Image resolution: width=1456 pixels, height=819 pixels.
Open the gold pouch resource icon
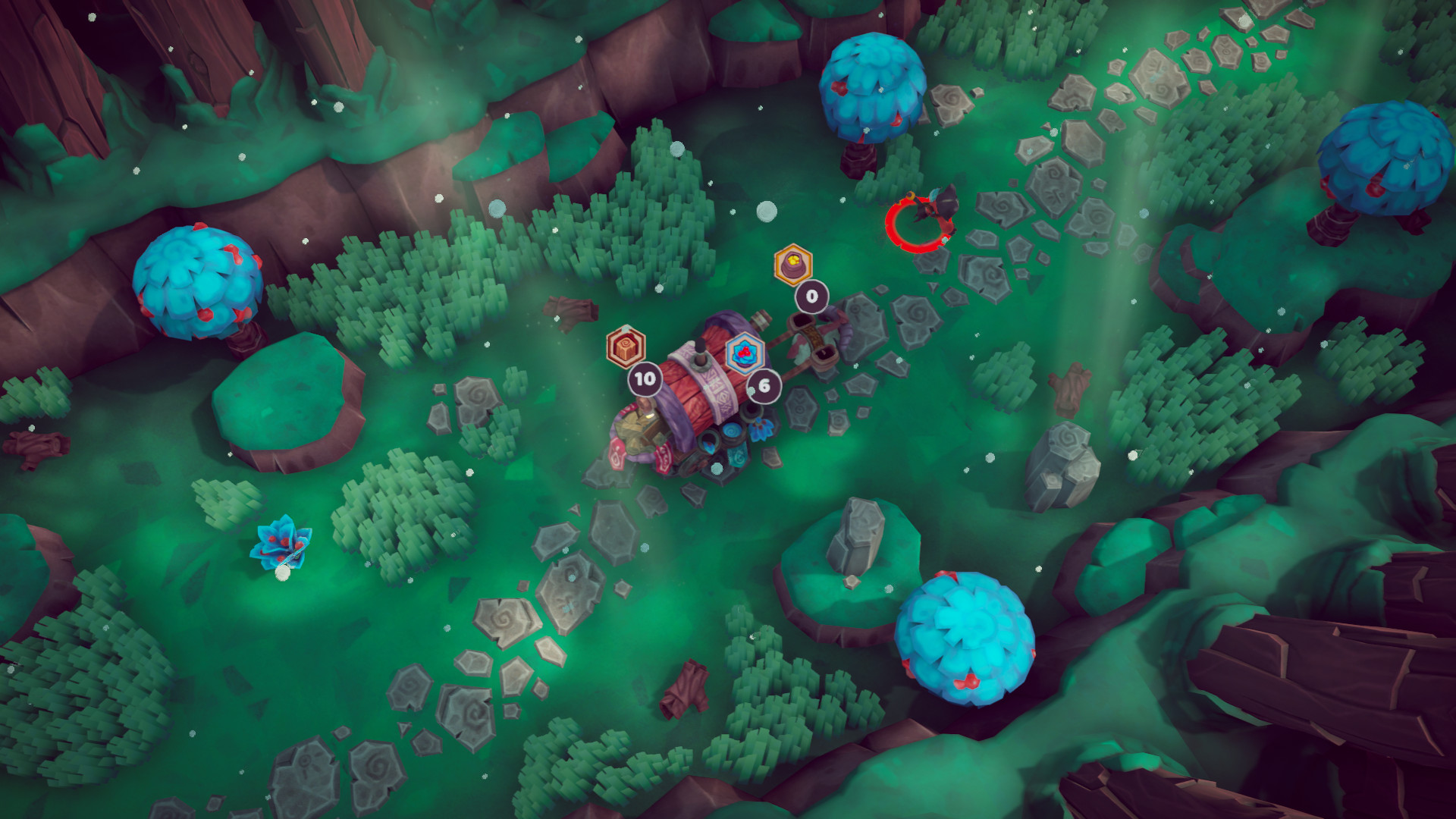tap(792, 265)
